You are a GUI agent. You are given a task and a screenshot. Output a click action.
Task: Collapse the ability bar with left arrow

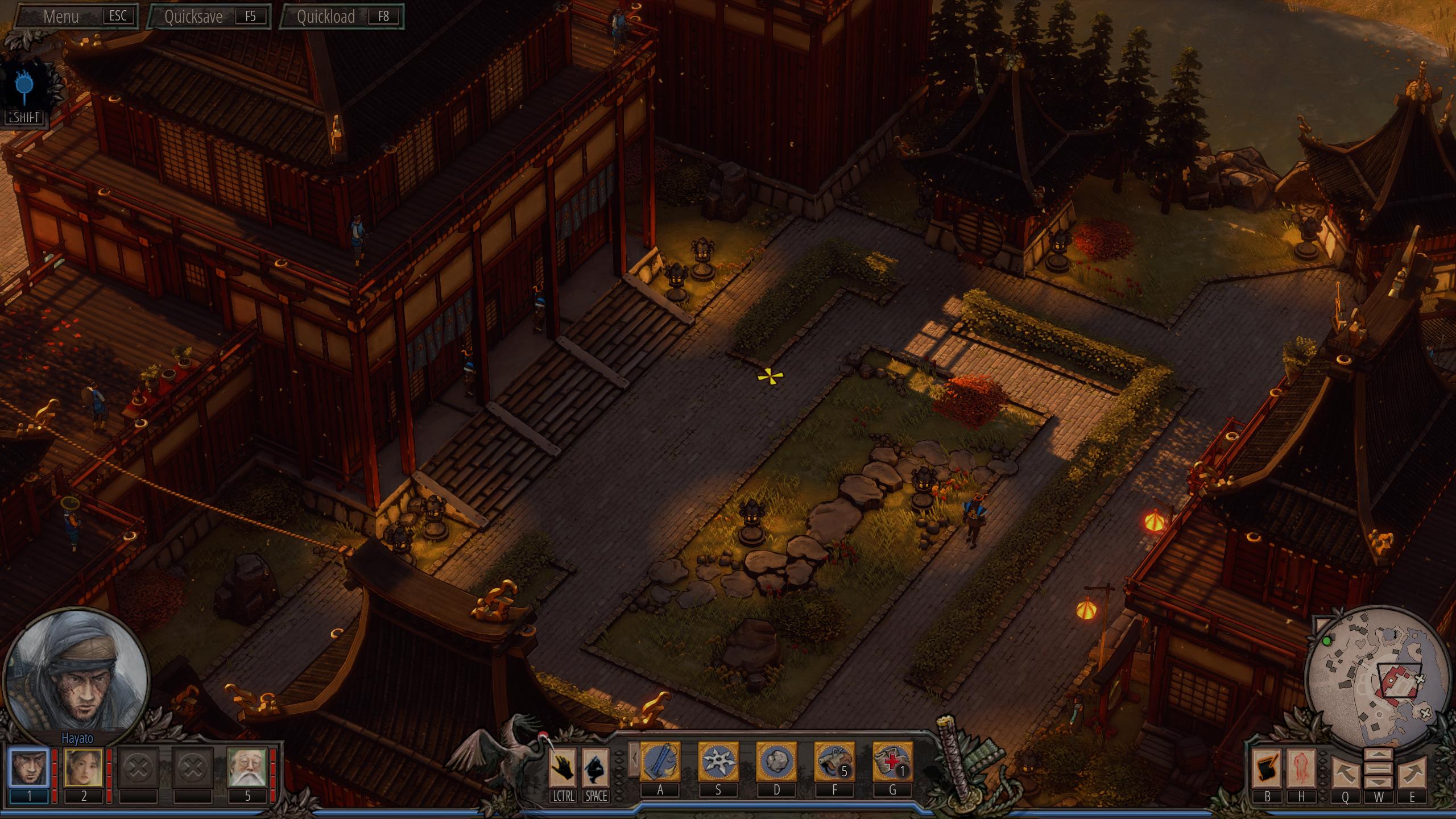coord(633,759)
